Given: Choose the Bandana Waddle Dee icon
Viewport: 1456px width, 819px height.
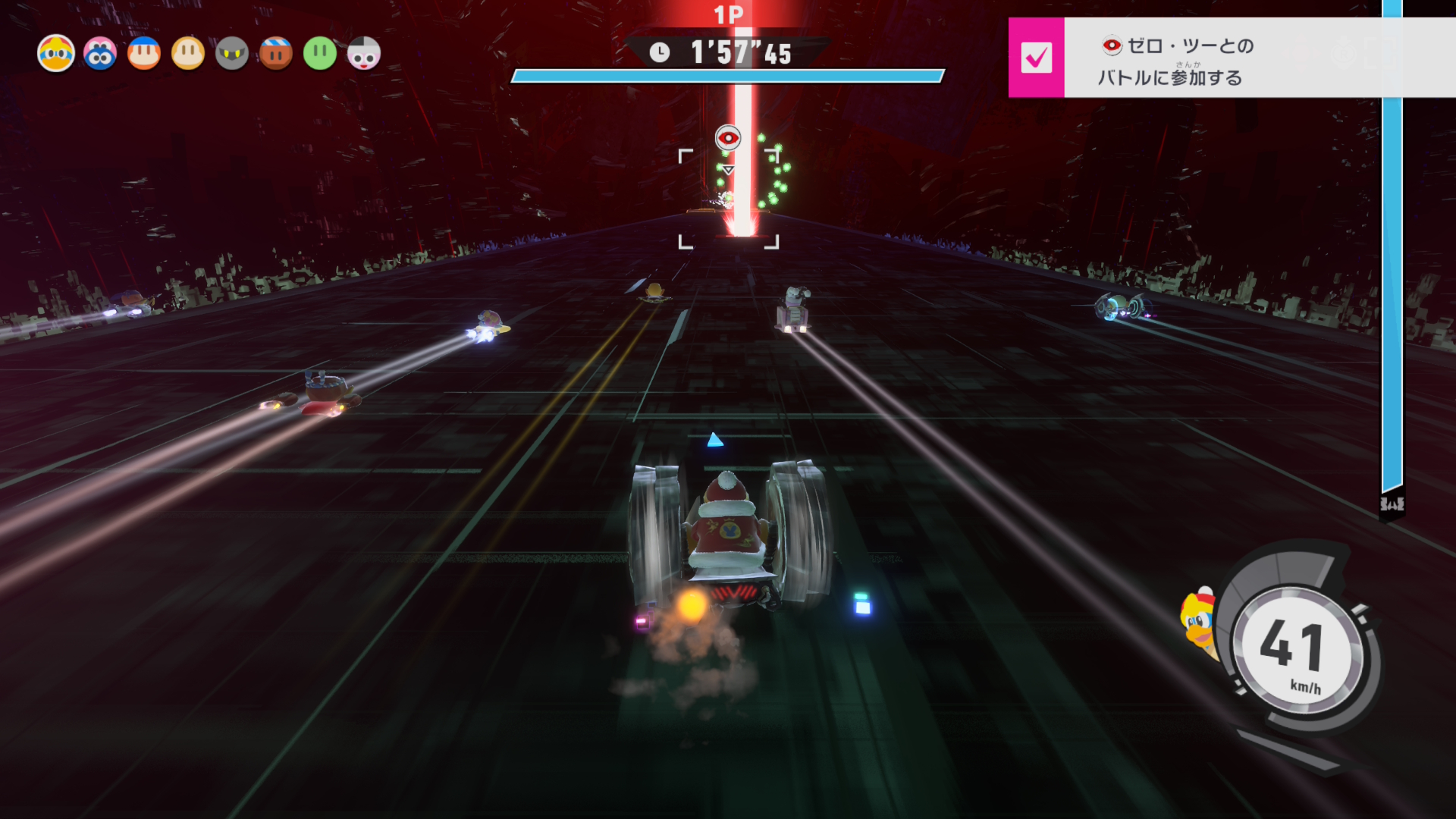Looking at the screenshot, I should (144, 54).
